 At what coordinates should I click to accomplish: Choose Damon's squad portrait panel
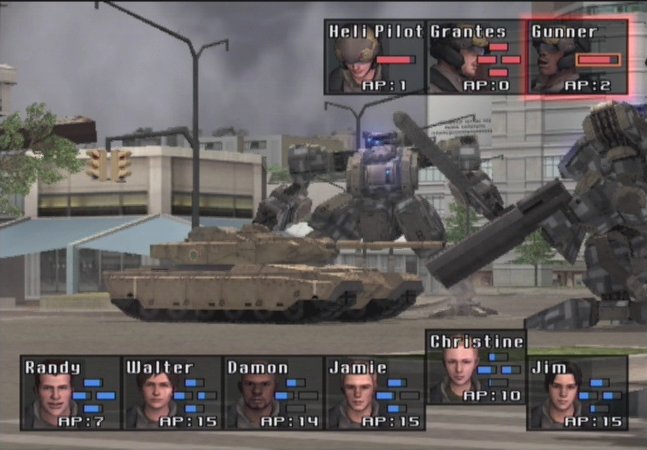[x=273, y=393]
